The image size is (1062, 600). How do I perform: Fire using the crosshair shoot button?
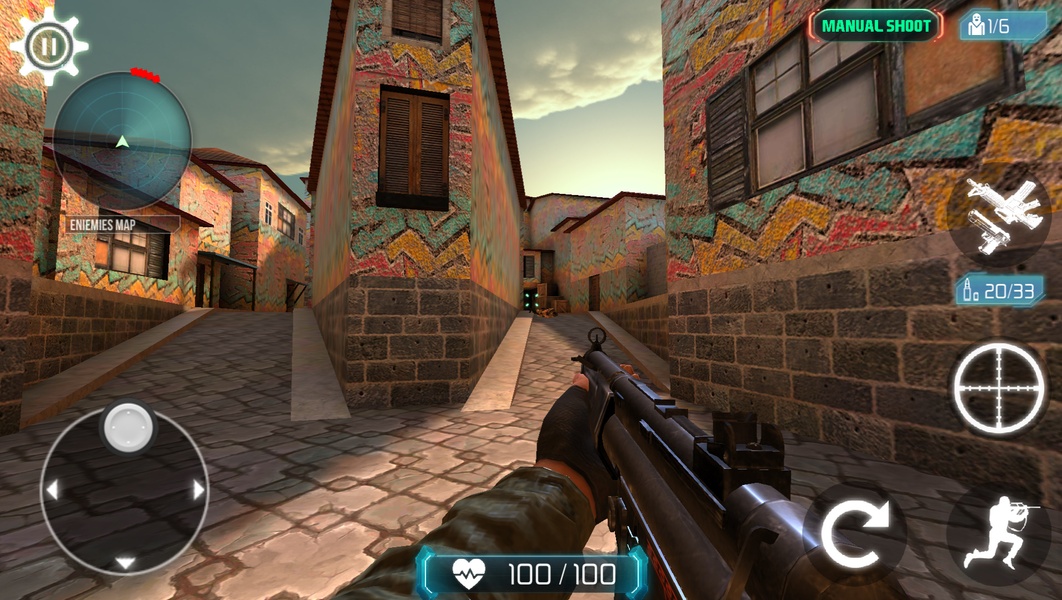(998, 387)
